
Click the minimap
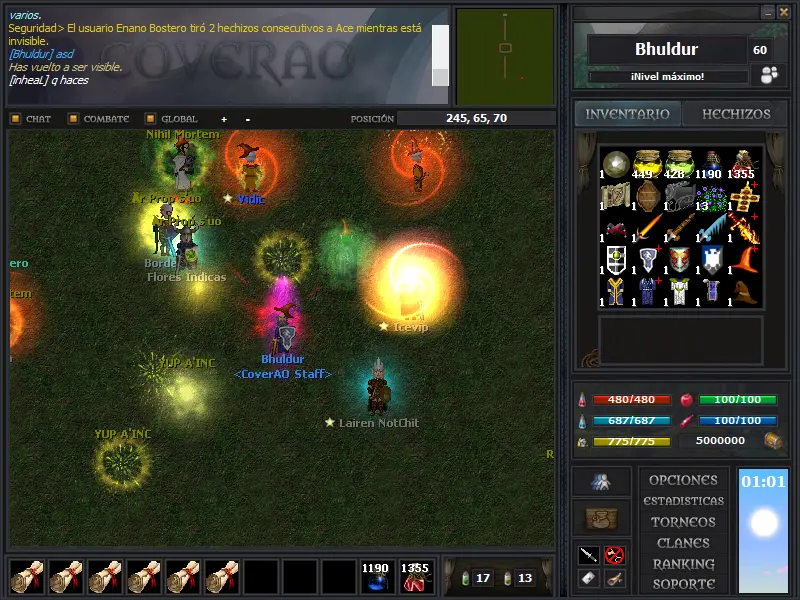[505, 57]
